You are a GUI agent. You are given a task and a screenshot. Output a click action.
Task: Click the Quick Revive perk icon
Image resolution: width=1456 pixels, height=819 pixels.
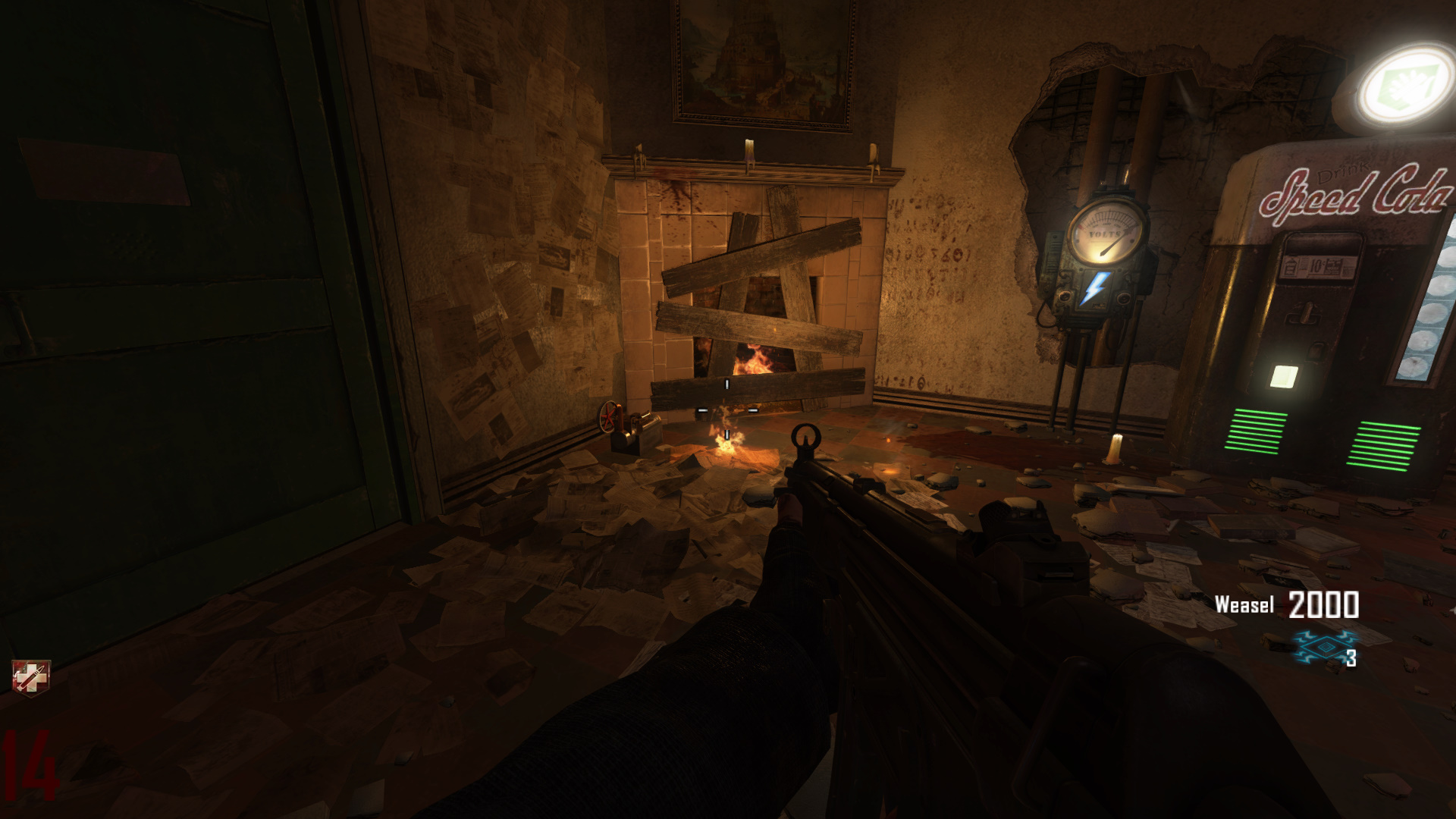(30, 676)
